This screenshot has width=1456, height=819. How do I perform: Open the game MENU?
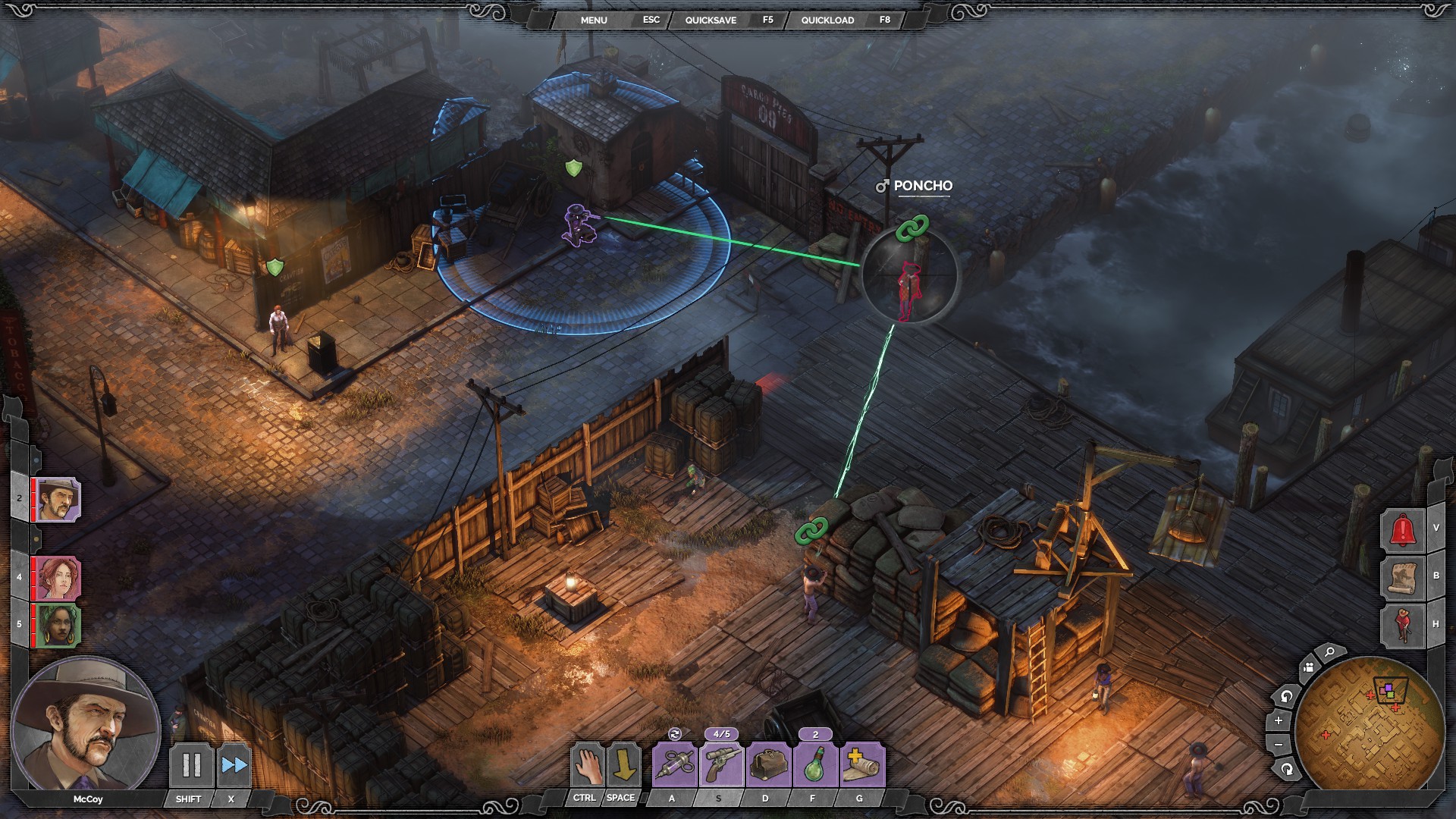tap(594, 20)
